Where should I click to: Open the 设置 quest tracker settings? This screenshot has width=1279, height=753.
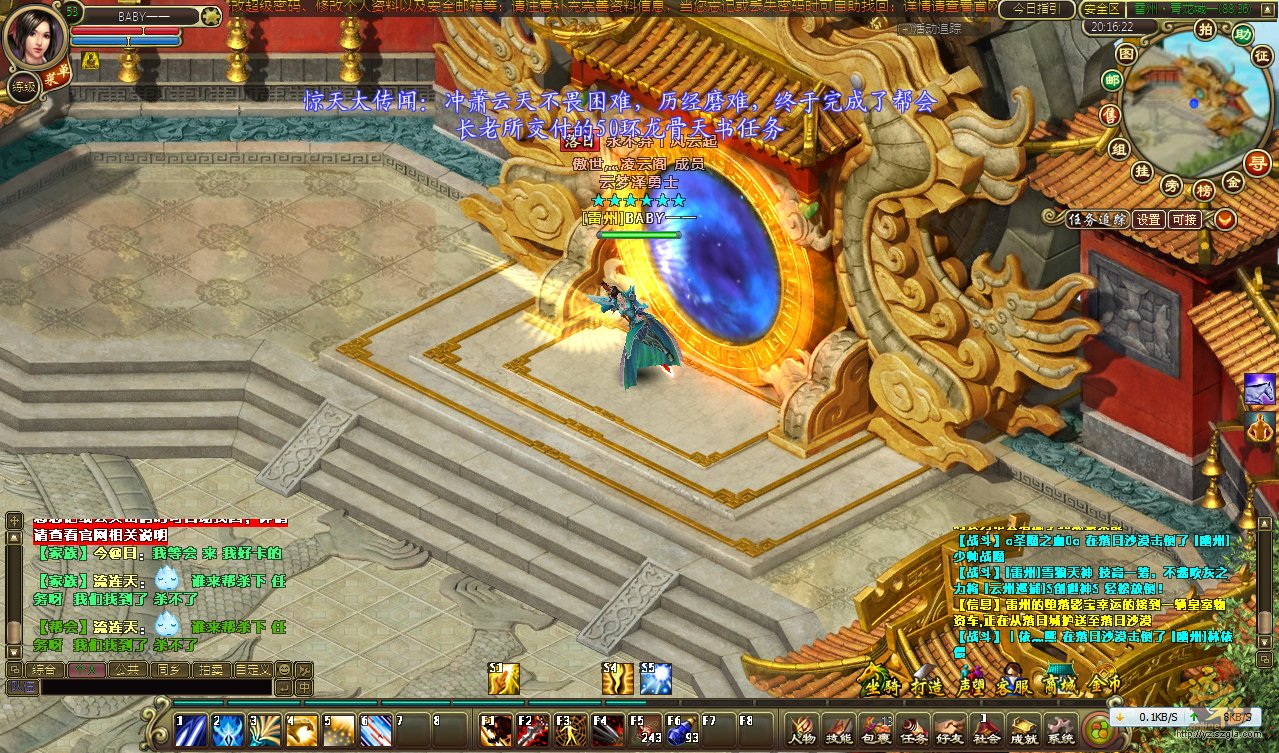tap(1148, 219)
